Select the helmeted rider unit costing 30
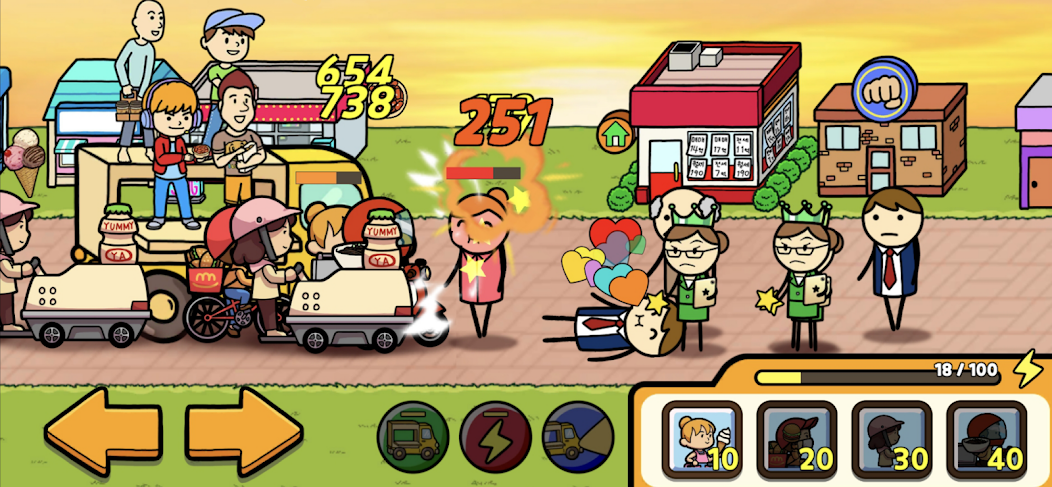The height and width of the screenshot is (487, 1052). tap(890, 438)
